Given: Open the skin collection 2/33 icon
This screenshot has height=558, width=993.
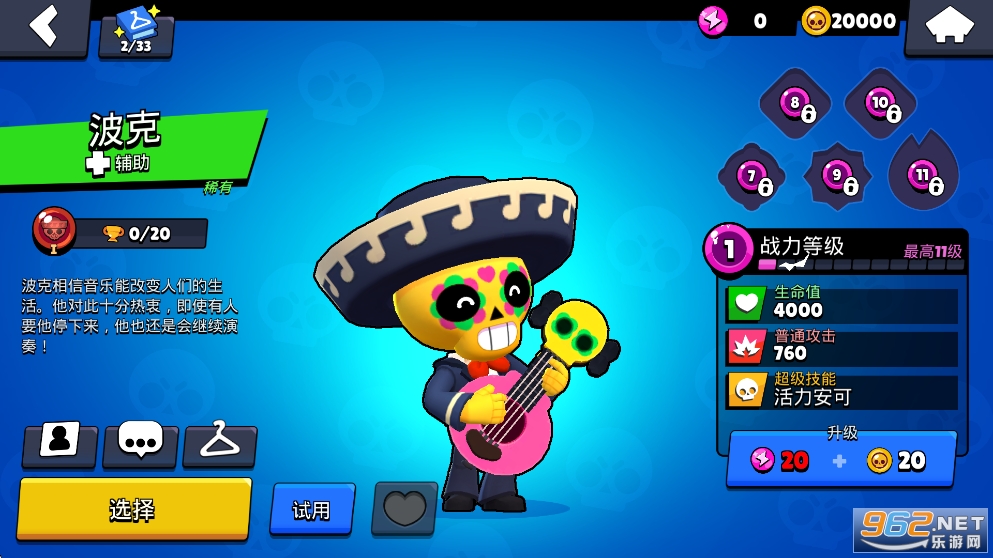Looking at the screenshot, I should tap(136, 32).
